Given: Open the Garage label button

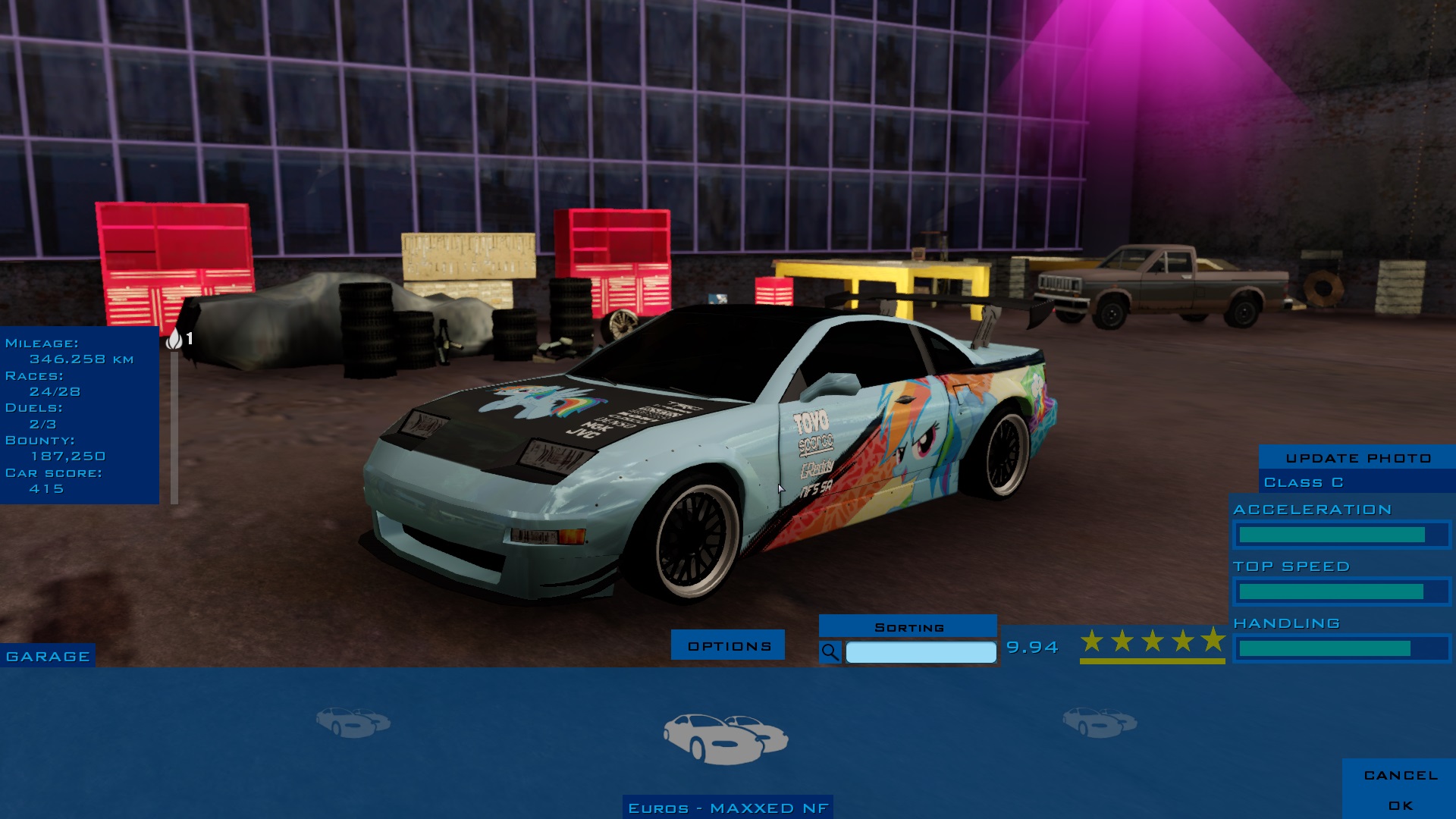Looking at the screenshot, I should point(48,657).
